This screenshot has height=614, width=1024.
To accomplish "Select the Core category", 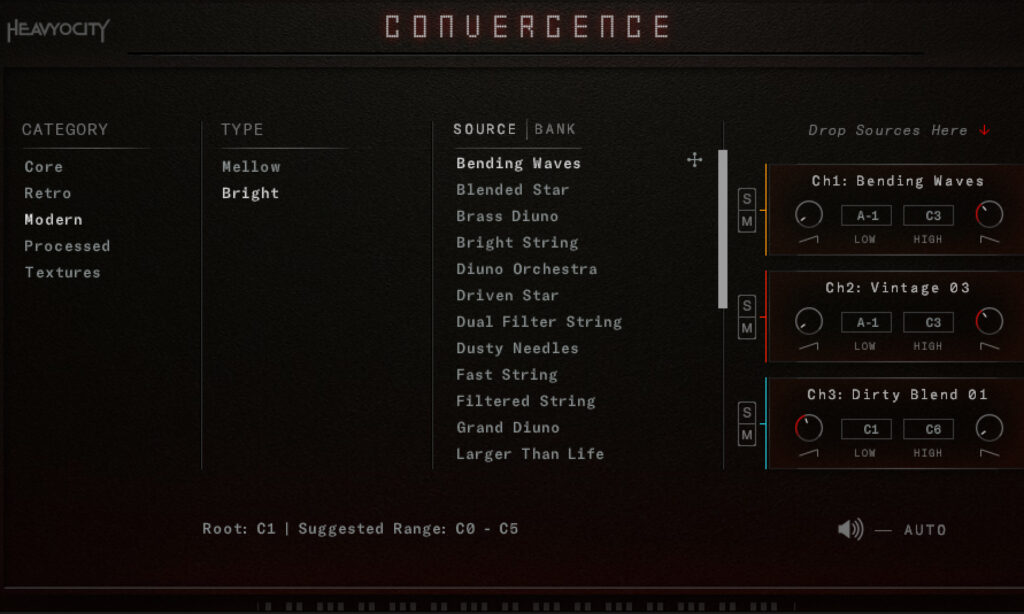I will (44, 167).
